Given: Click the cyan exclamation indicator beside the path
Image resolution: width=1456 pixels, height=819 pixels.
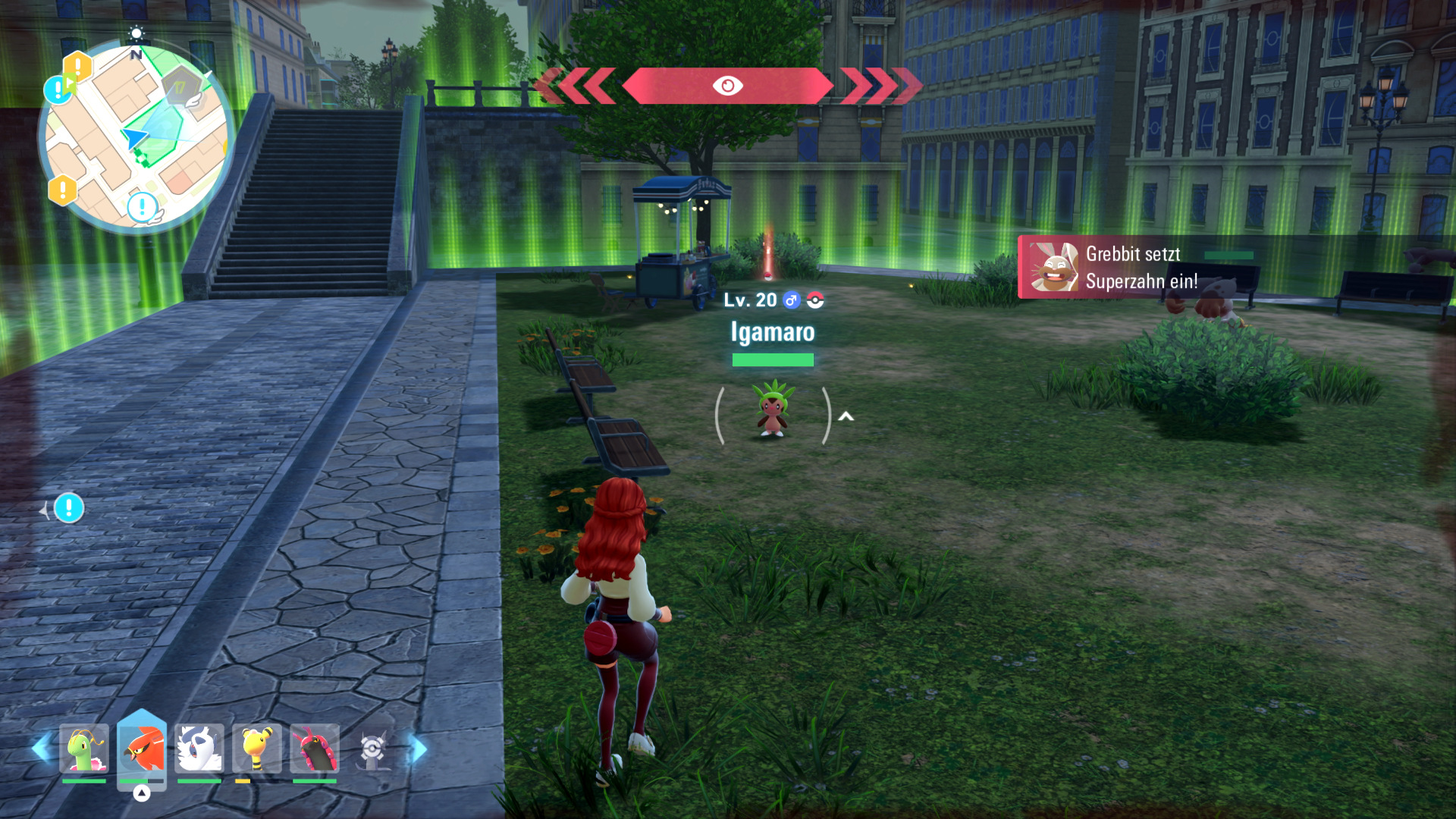Looking at the screenshot, I should click(x=69, y=508).
